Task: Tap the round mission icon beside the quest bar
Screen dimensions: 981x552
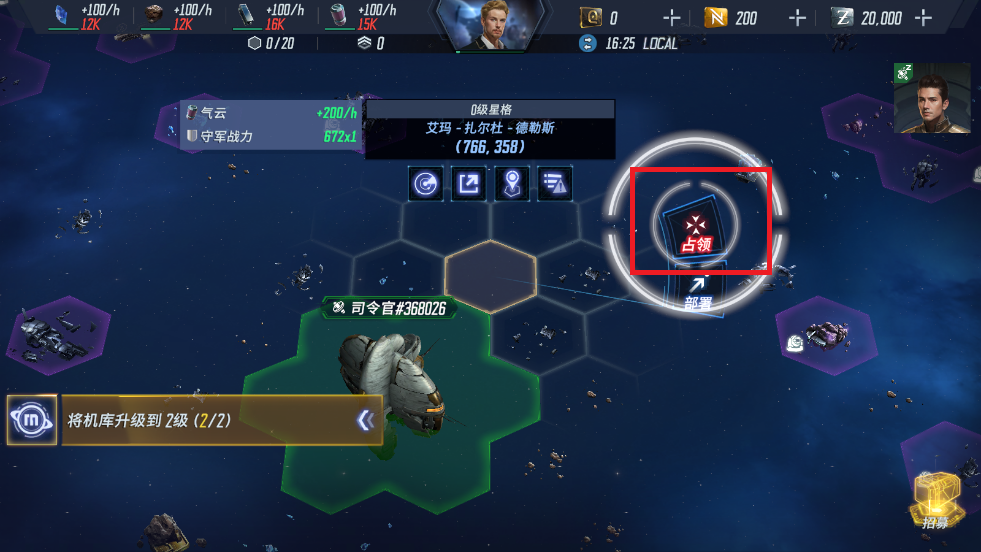Action: 32,420
